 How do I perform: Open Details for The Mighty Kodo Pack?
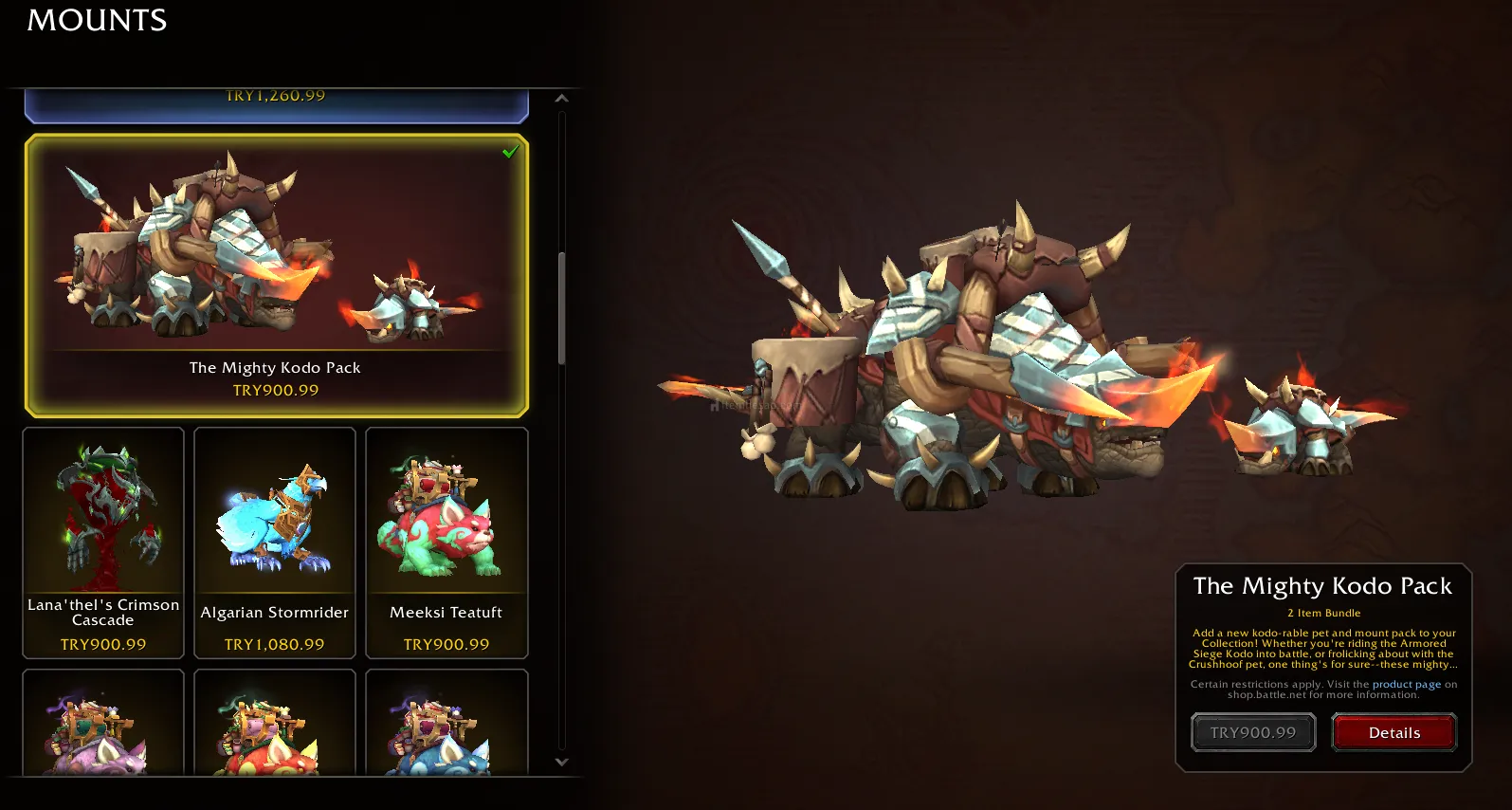[1394, 732]
